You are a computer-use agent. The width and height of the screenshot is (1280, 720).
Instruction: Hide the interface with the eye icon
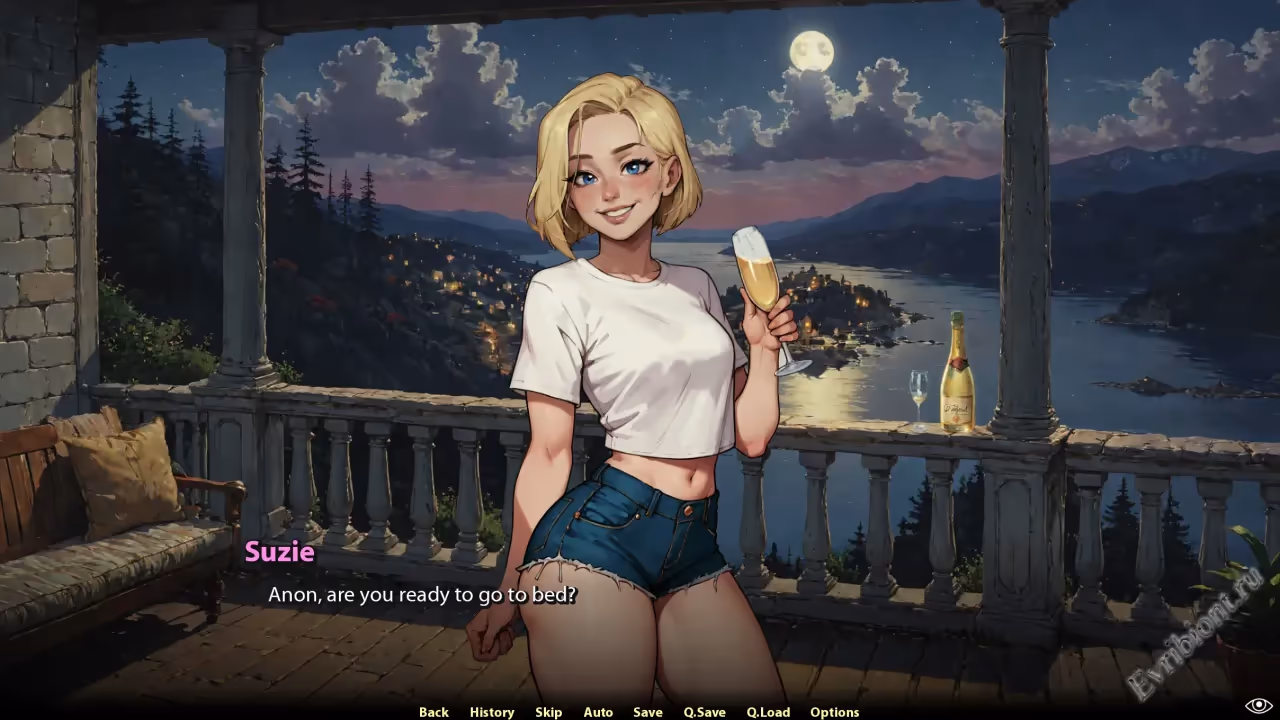tap(1258, 706)
